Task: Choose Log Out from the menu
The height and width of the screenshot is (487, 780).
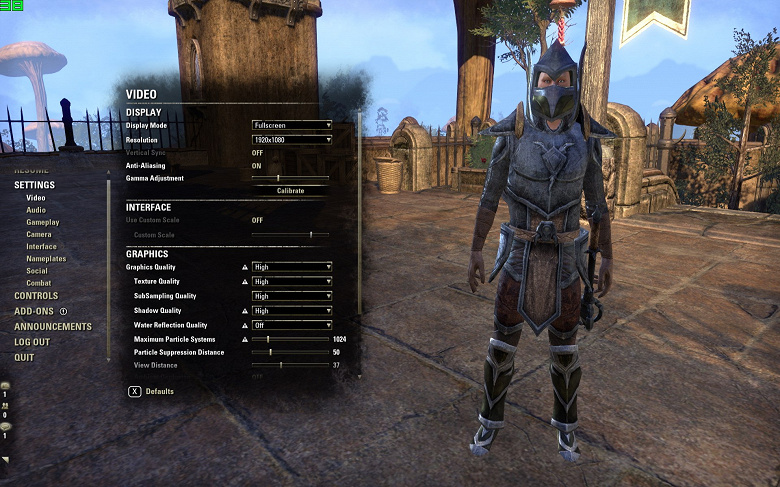Action: pyautogui.click(x=32, y=342)
